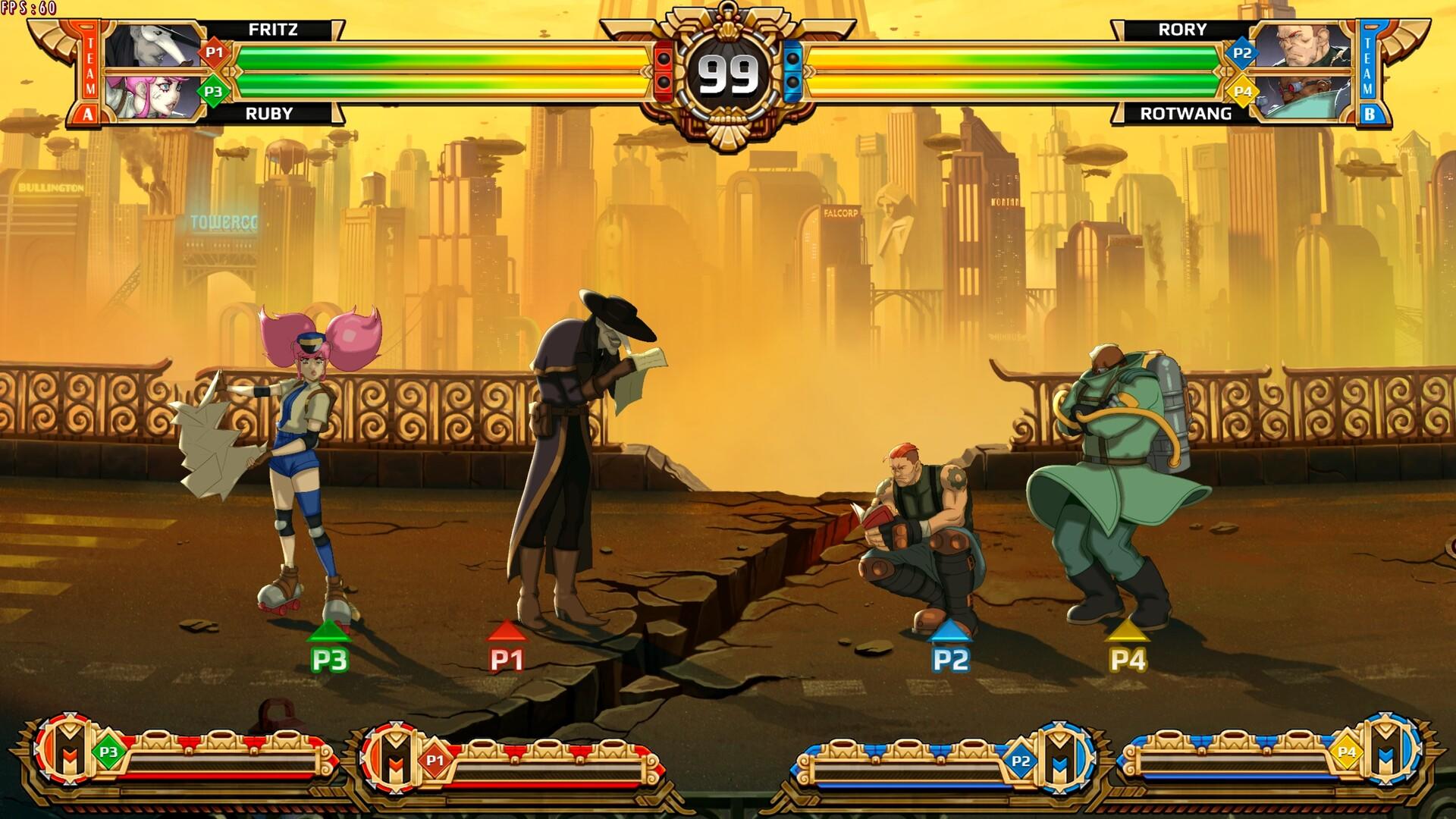The width and height of the screenshot is (1456, 819).
Task: Click the golden crest above the timer
Action: point(726,19)
